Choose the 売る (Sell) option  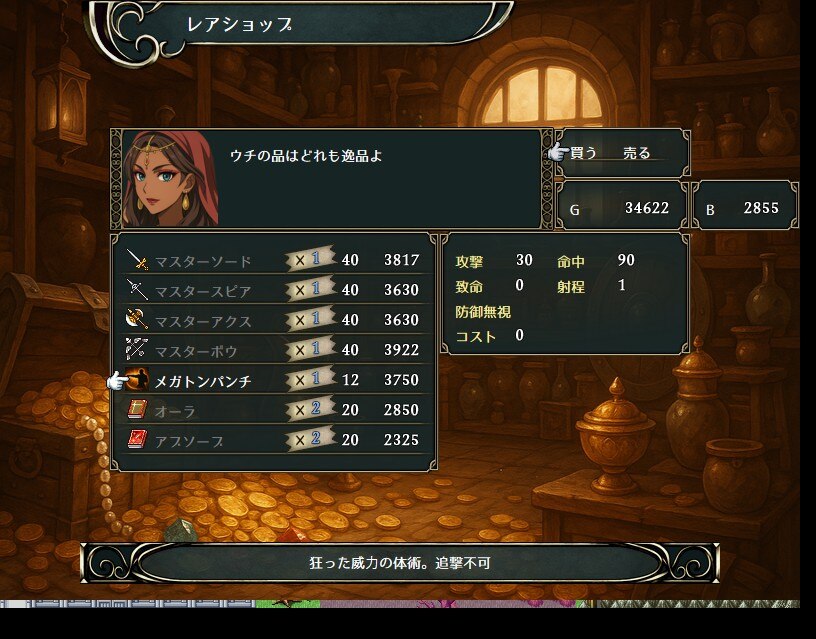(x=636, y=153)
